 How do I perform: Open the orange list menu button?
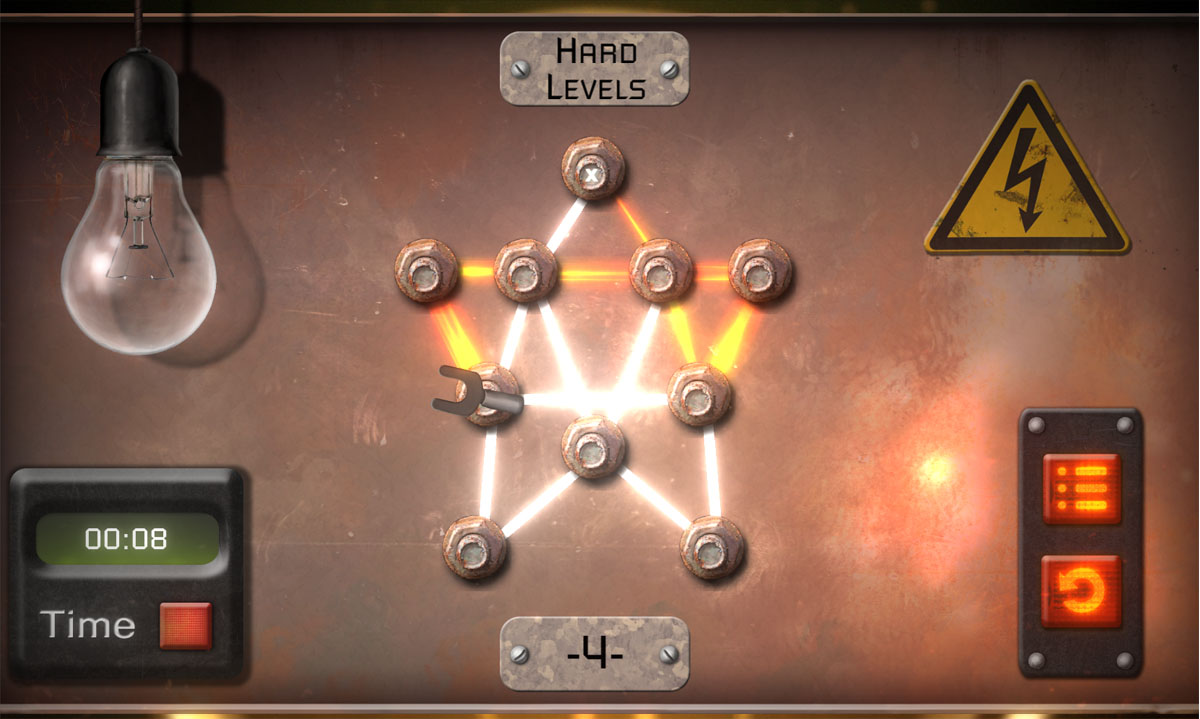pos(1081,488)
